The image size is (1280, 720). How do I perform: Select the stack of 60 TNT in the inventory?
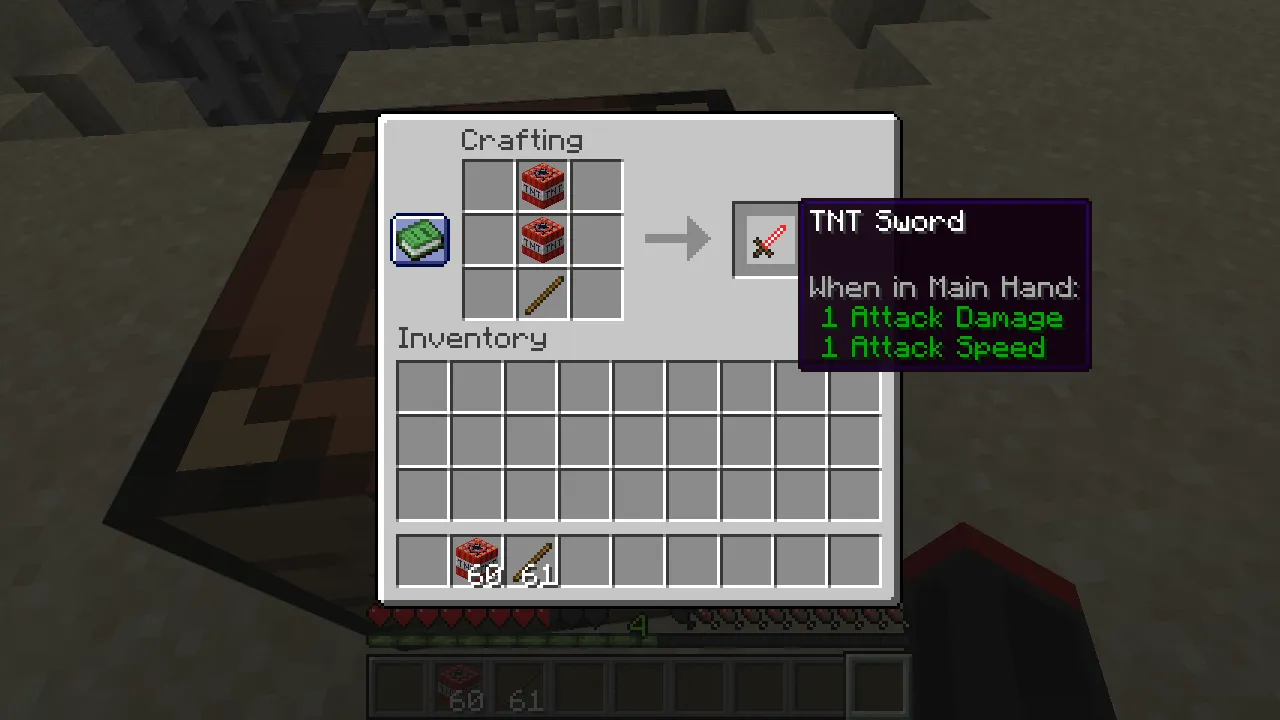pyautogui.click(x=475, y=560)
